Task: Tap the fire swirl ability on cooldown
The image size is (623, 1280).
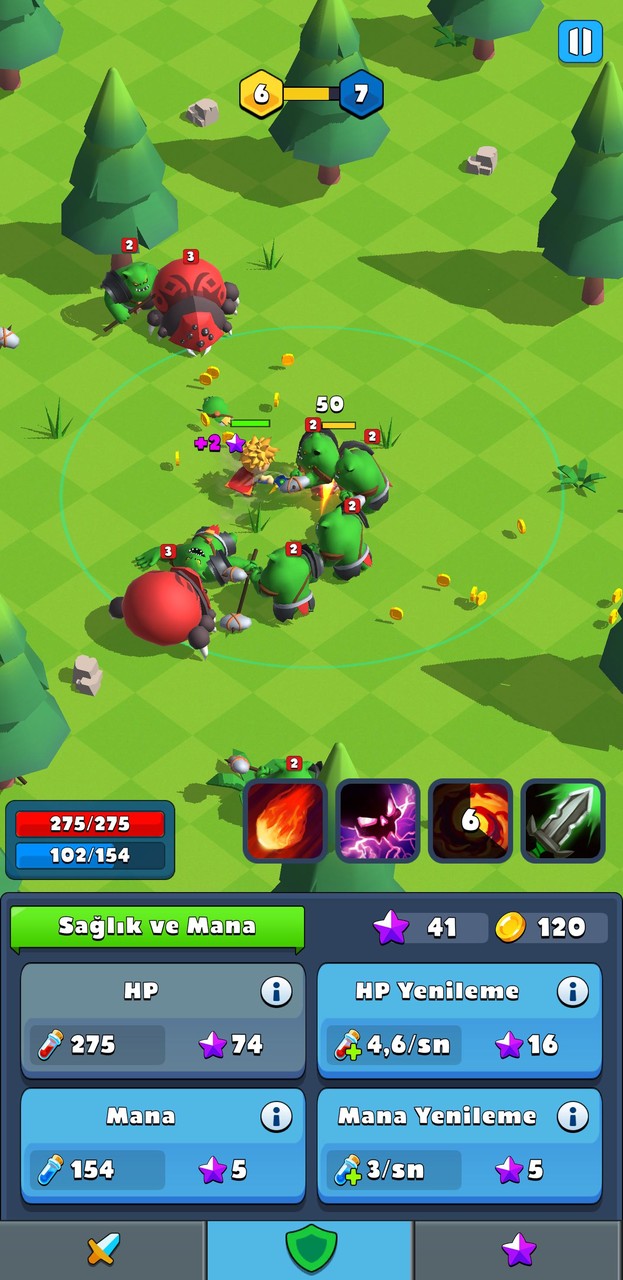Action: pyautogui.click(x=470, y=821)
